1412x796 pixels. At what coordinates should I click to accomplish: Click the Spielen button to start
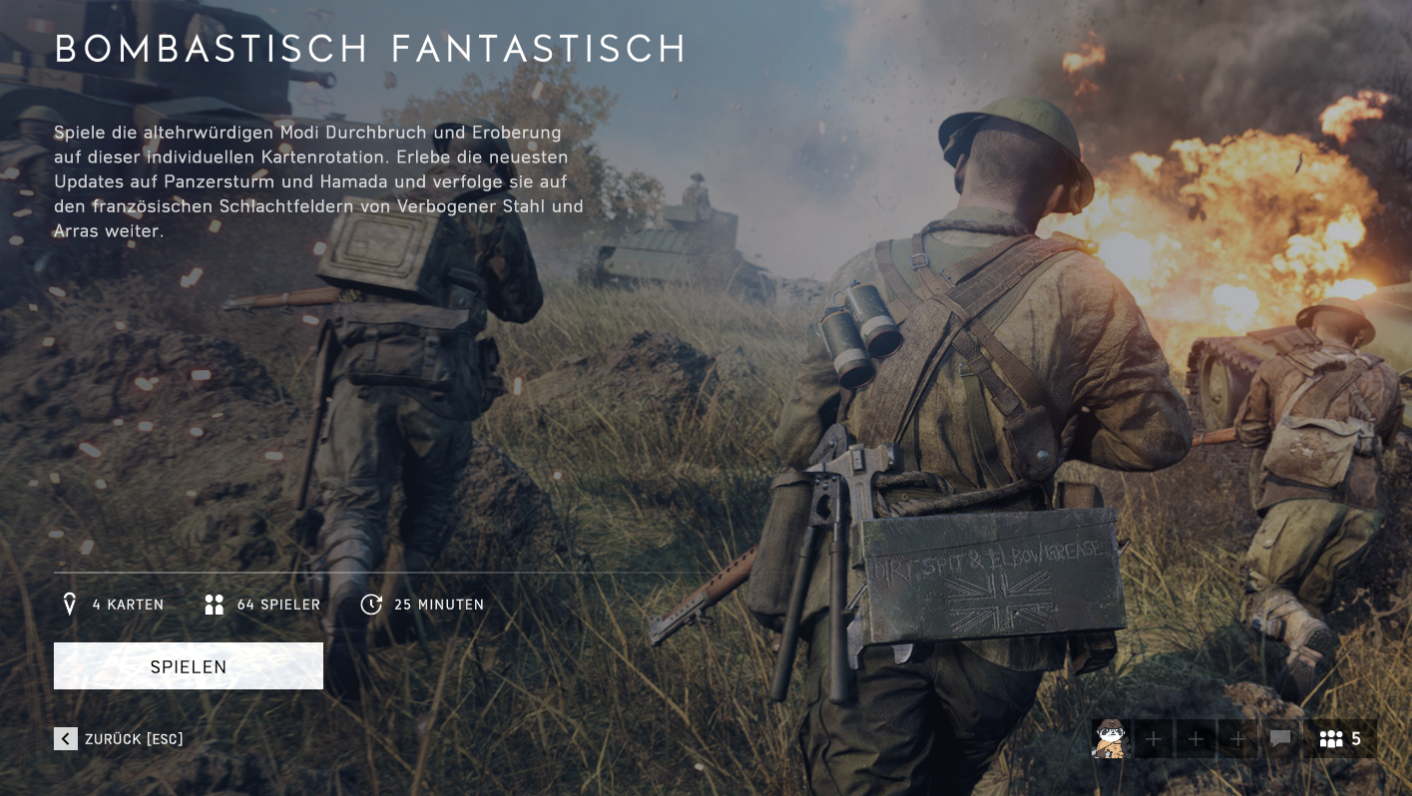188,666
